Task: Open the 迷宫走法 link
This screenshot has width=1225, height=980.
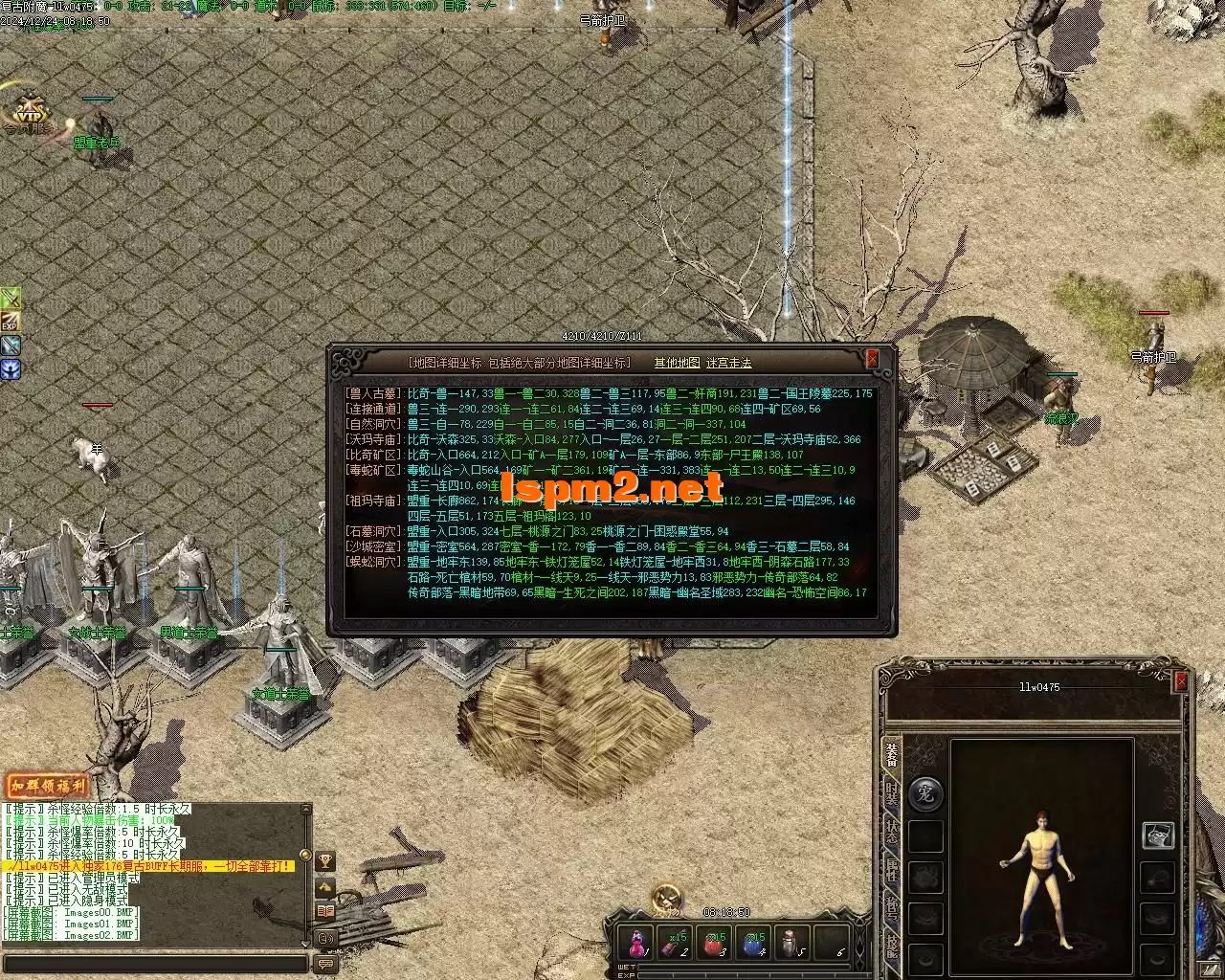Action: click(x=729, y=363)
